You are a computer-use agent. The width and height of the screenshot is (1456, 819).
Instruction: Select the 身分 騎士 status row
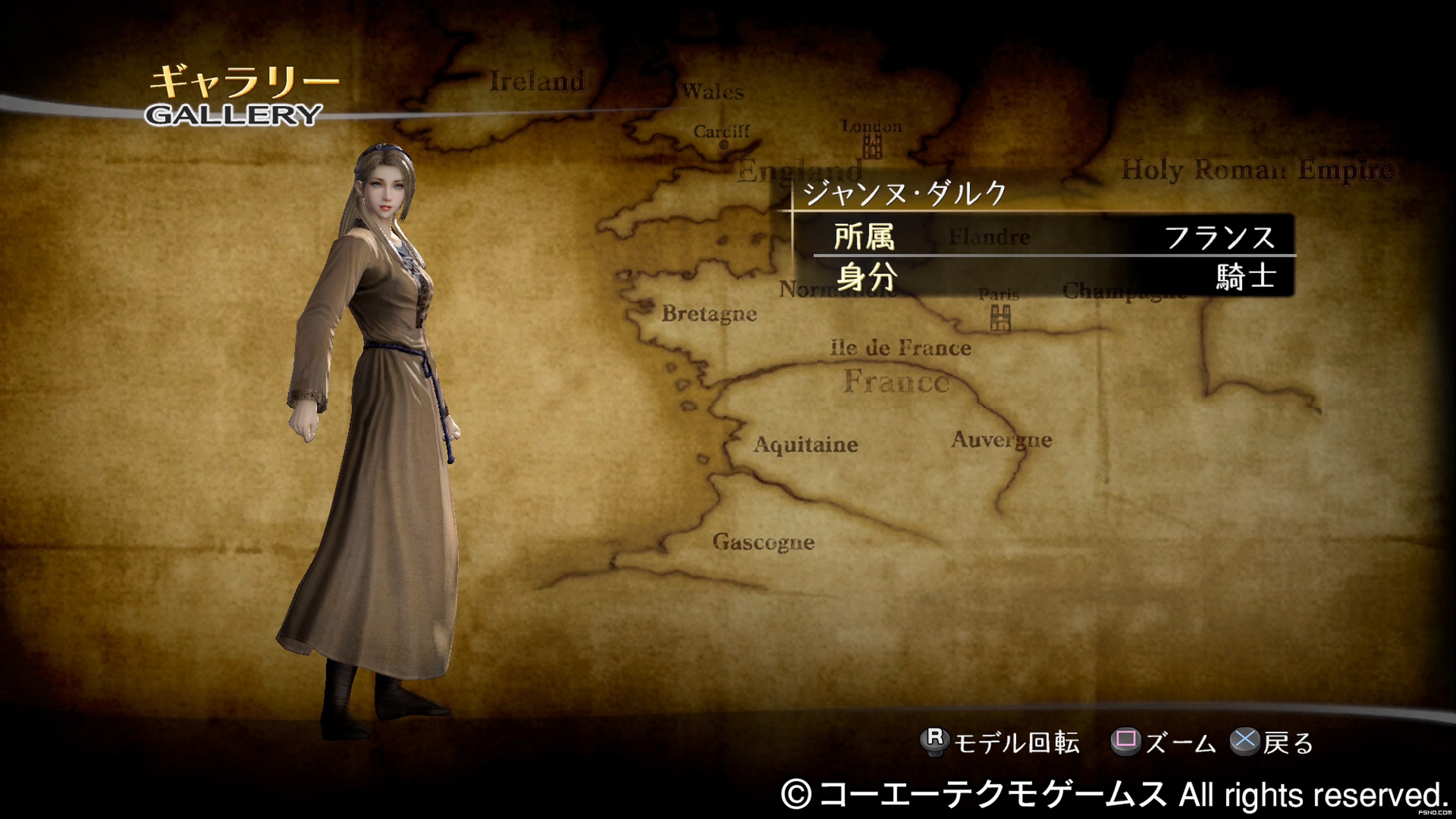1054,277
